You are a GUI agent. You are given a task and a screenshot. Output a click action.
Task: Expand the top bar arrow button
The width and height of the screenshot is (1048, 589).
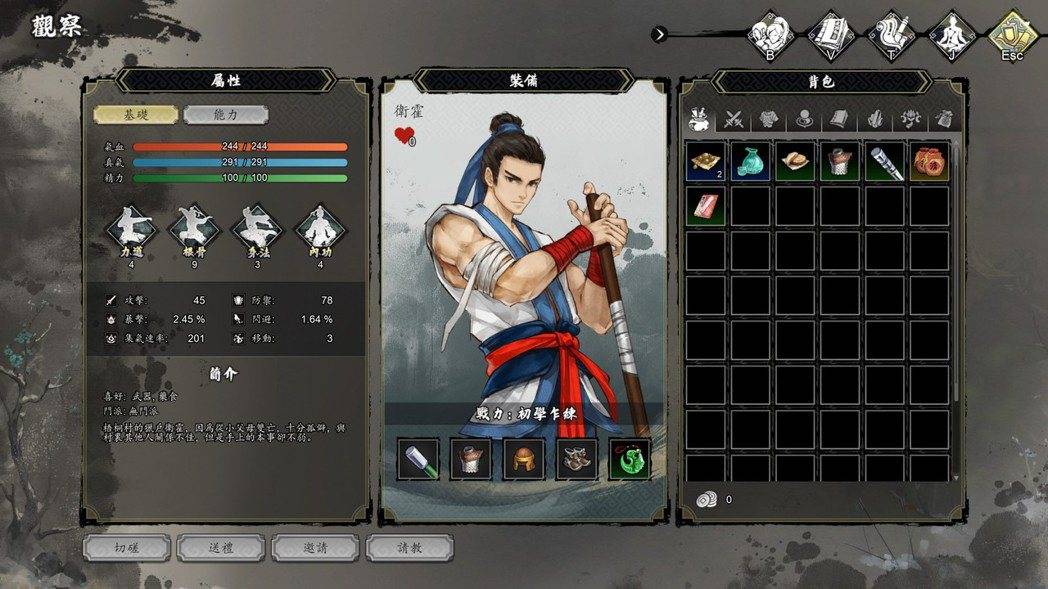[x=659, y=34]
